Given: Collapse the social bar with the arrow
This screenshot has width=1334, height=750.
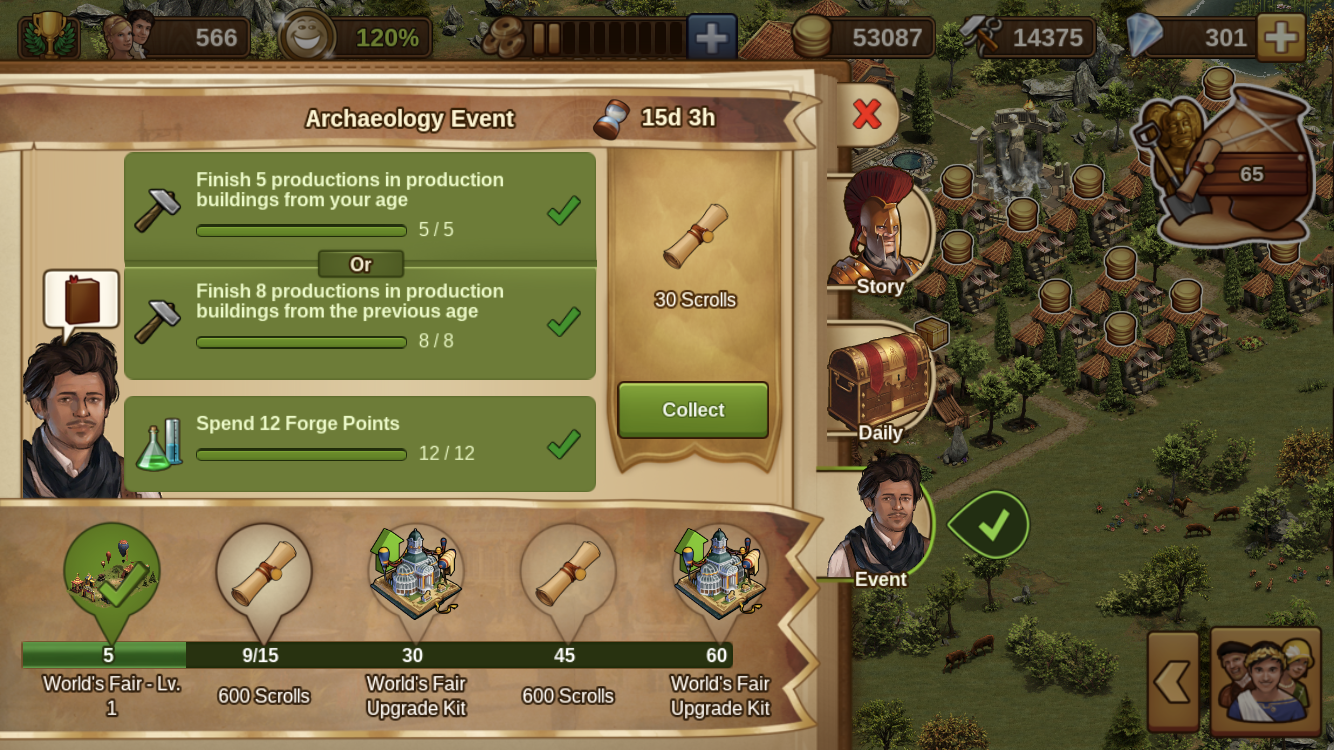Looking at the screenshot, I should [1173, 681].
